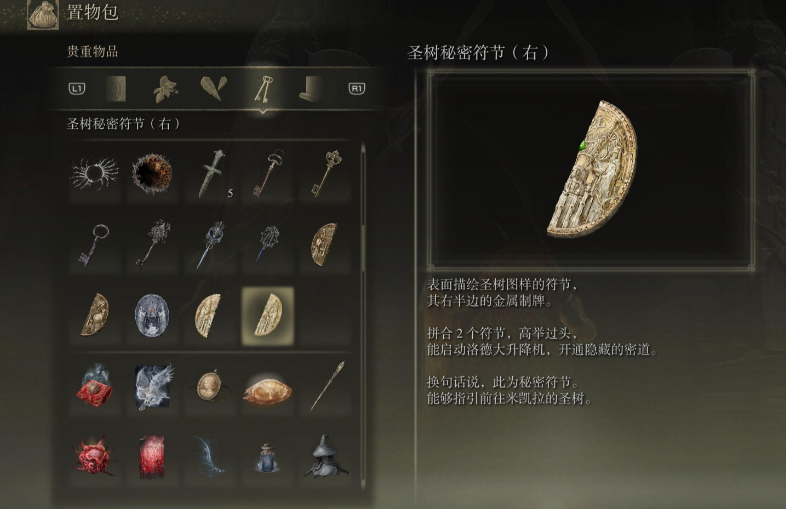Pick the silver oval medallion item
Screen dimensions: 786x509
[153, 313]
